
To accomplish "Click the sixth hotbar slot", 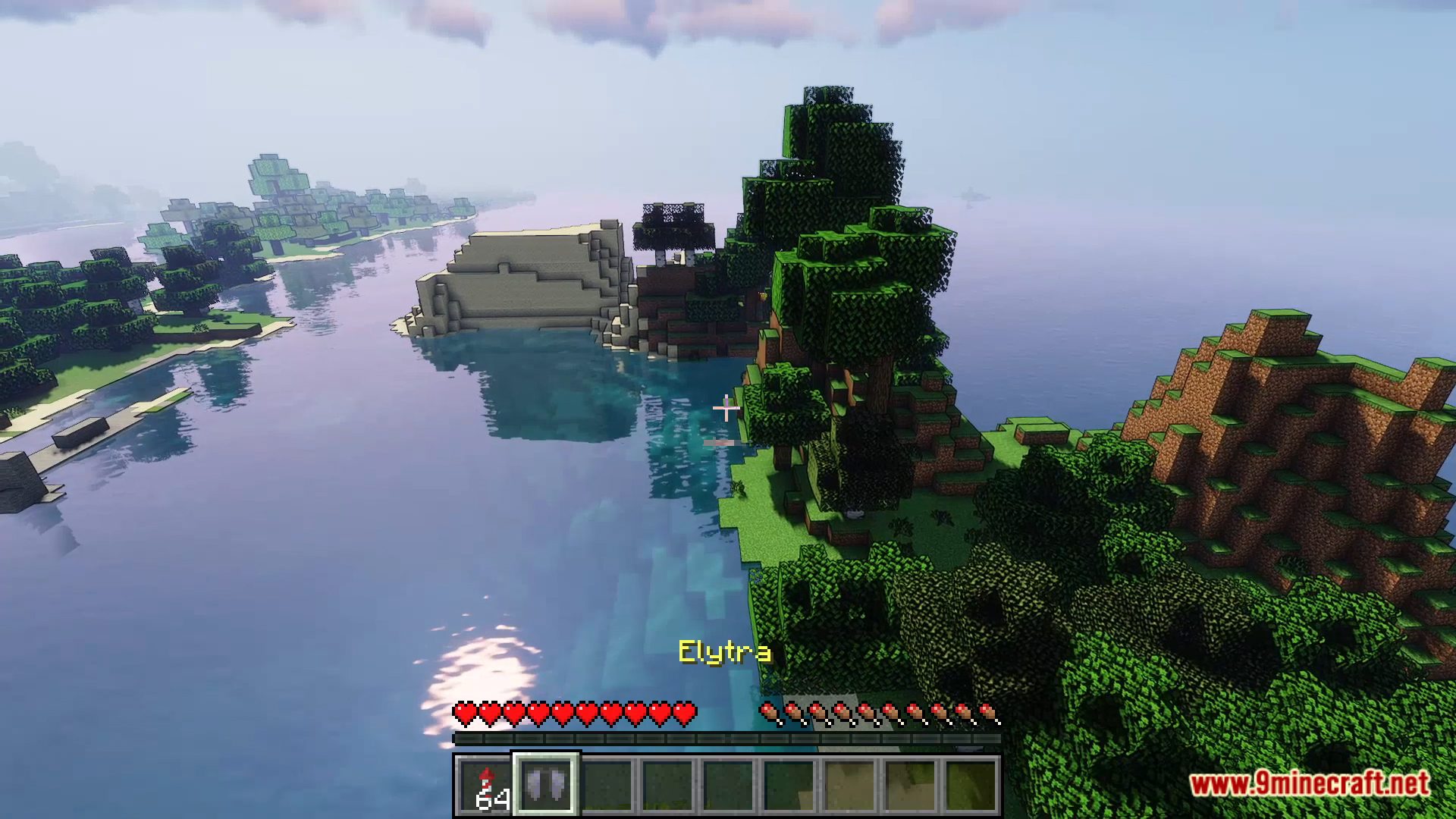I will [789, 784].
